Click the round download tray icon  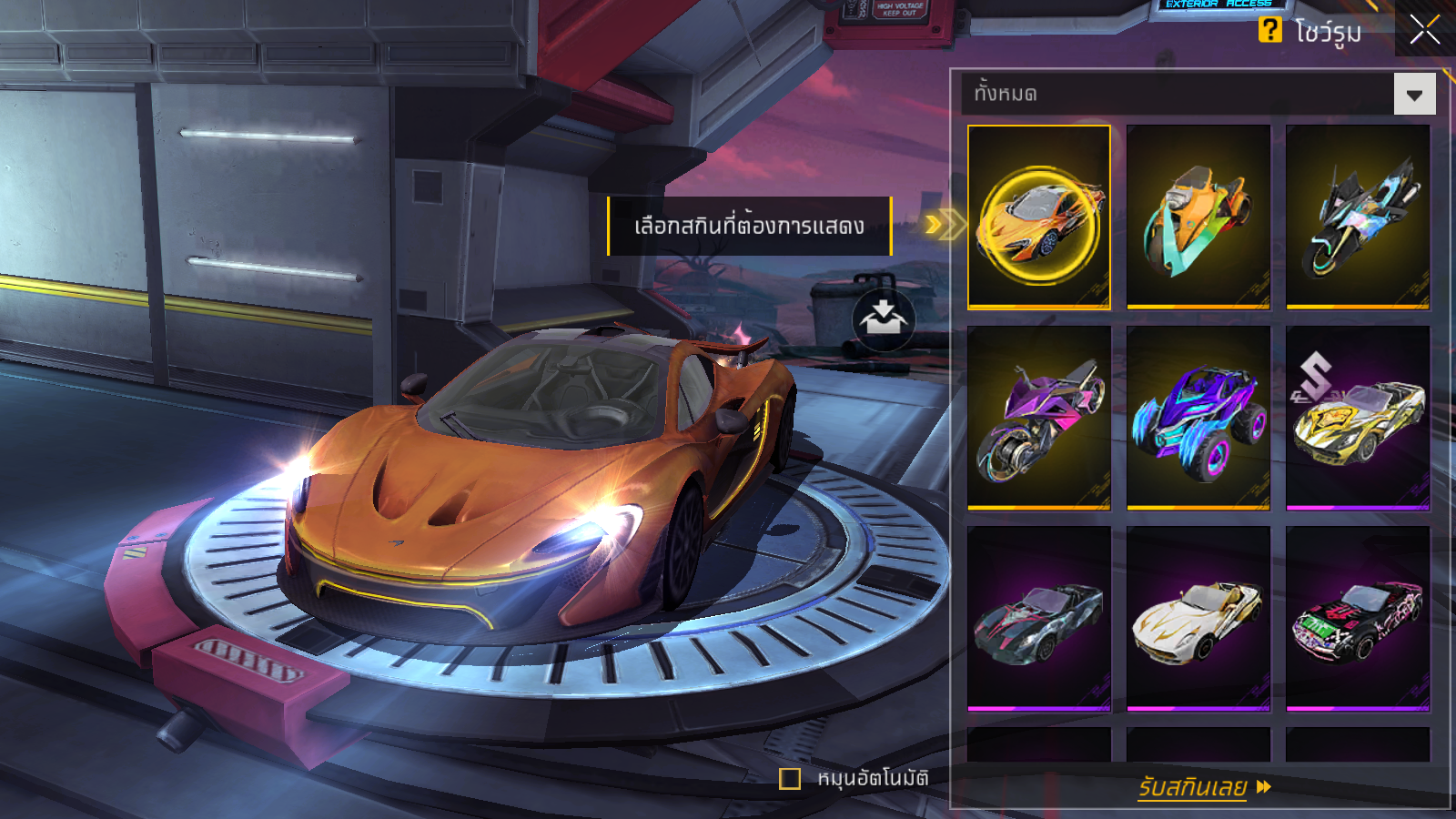883,319
